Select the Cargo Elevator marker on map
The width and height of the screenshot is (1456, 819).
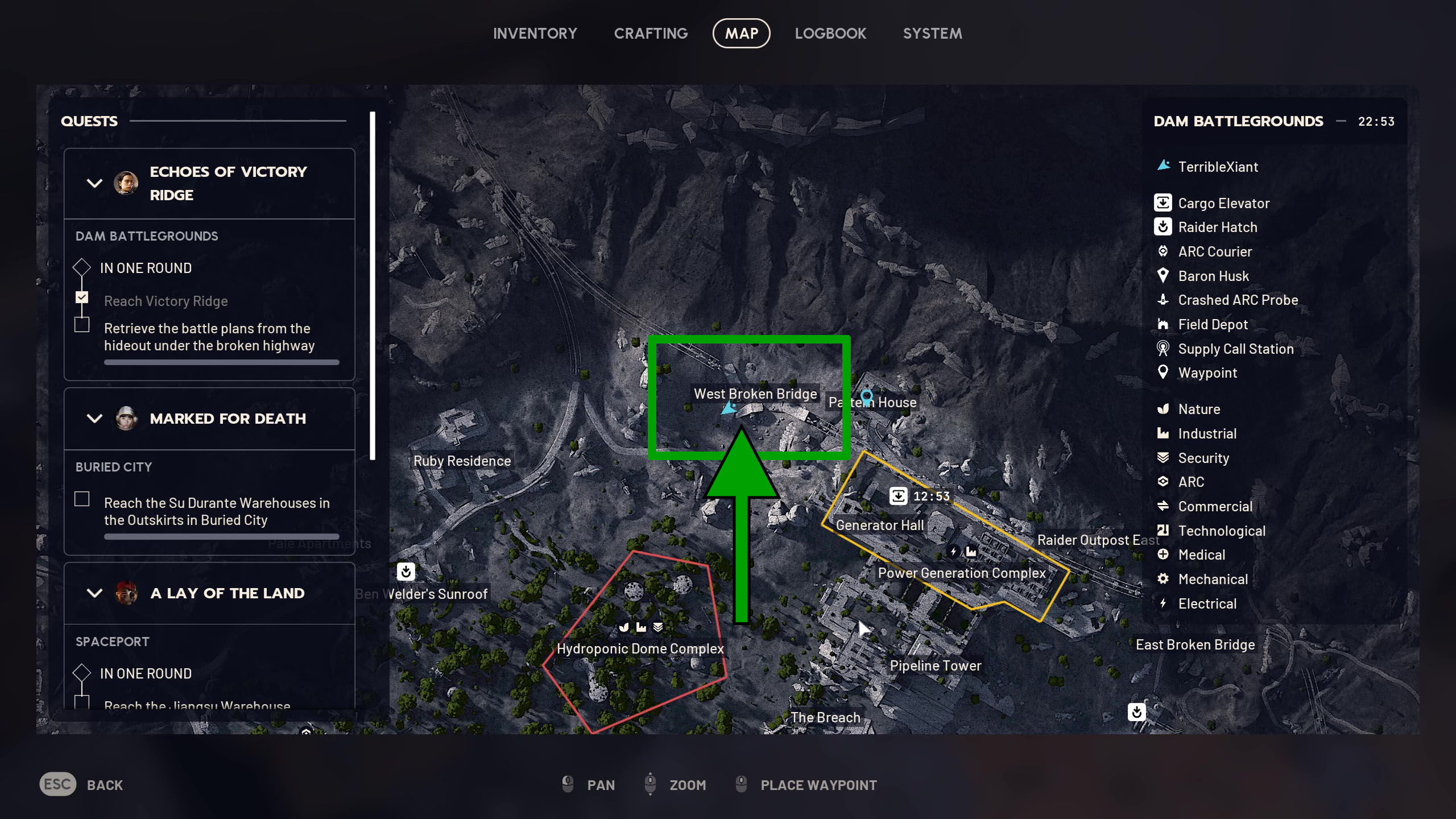(898, 496)
